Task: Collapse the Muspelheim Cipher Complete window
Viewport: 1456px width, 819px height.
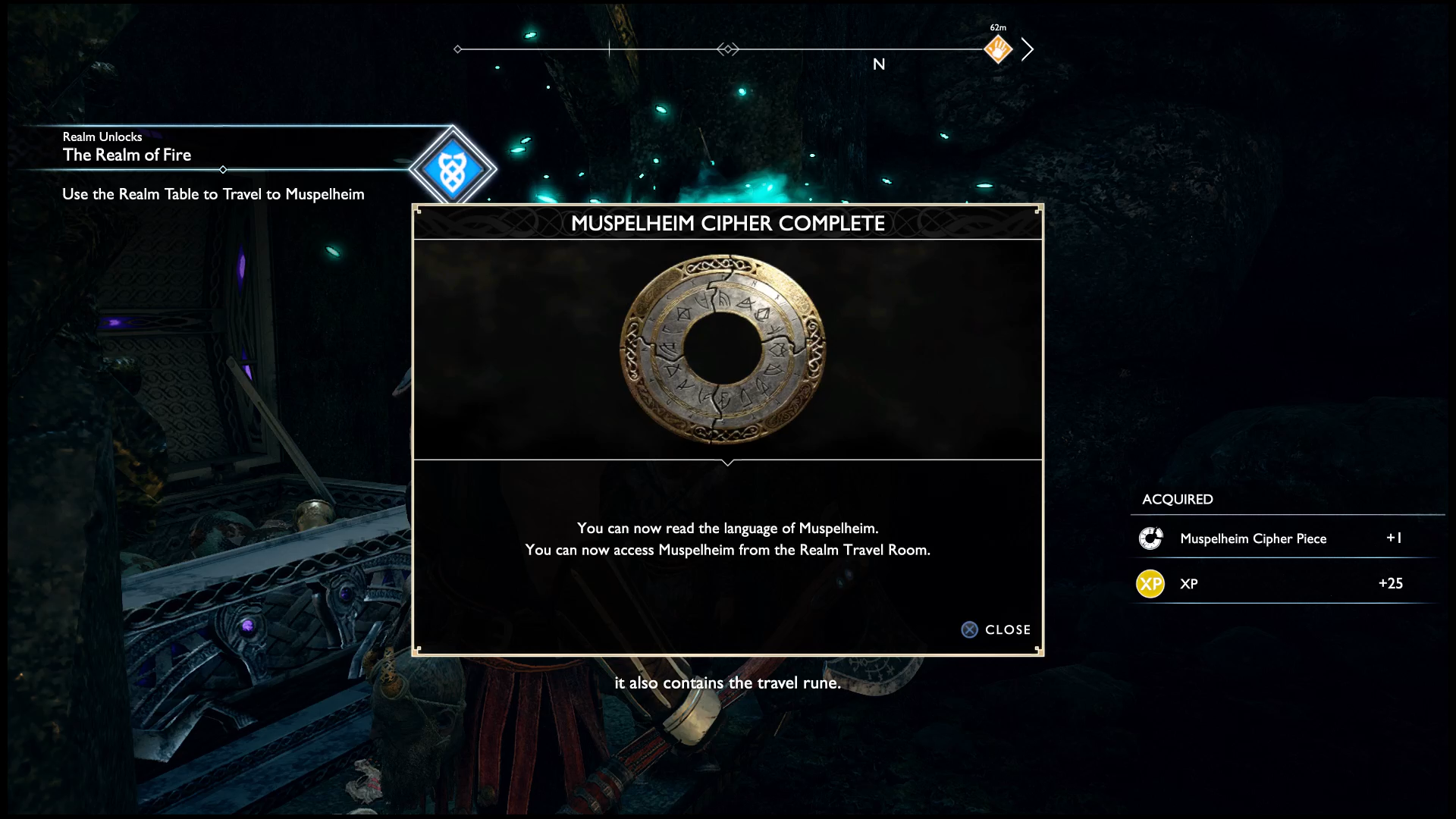Action: click(x=996, y=629)
